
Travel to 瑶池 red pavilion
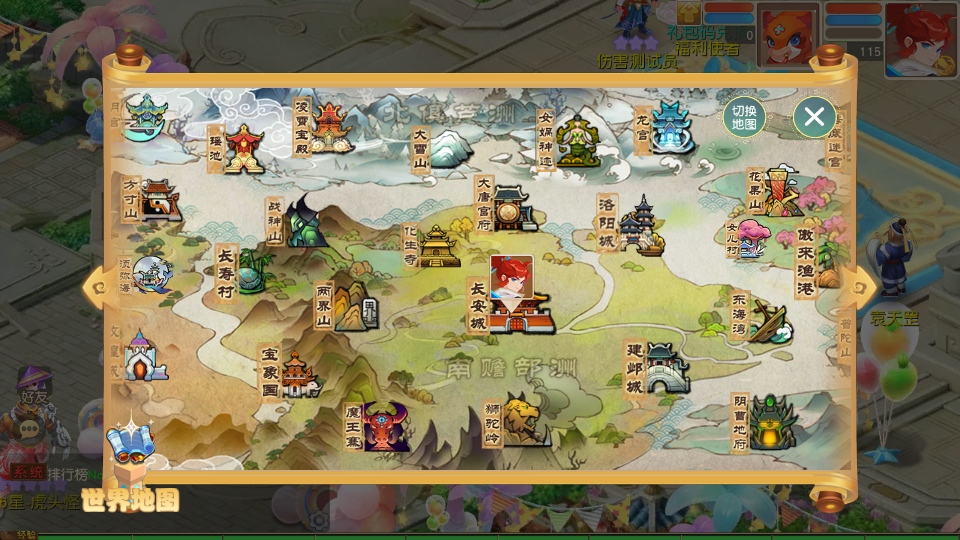[x=243, y=149]
